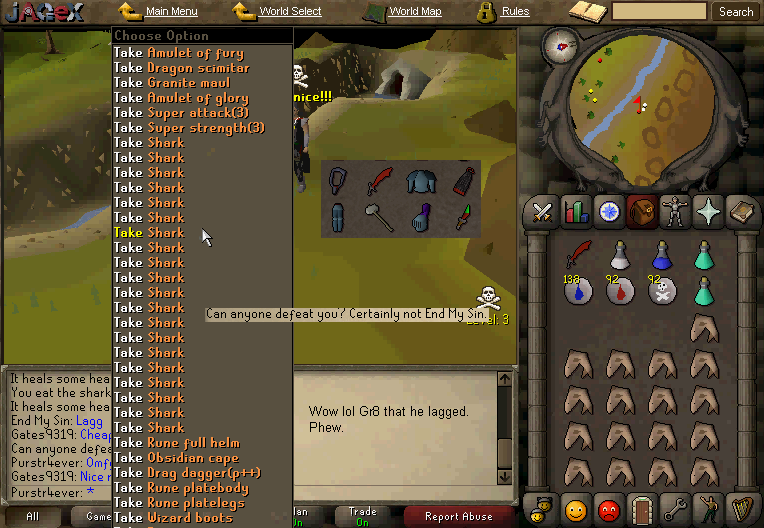Open the World Map
The width and height of the screenshot is (764, 528).
(414, 12)
